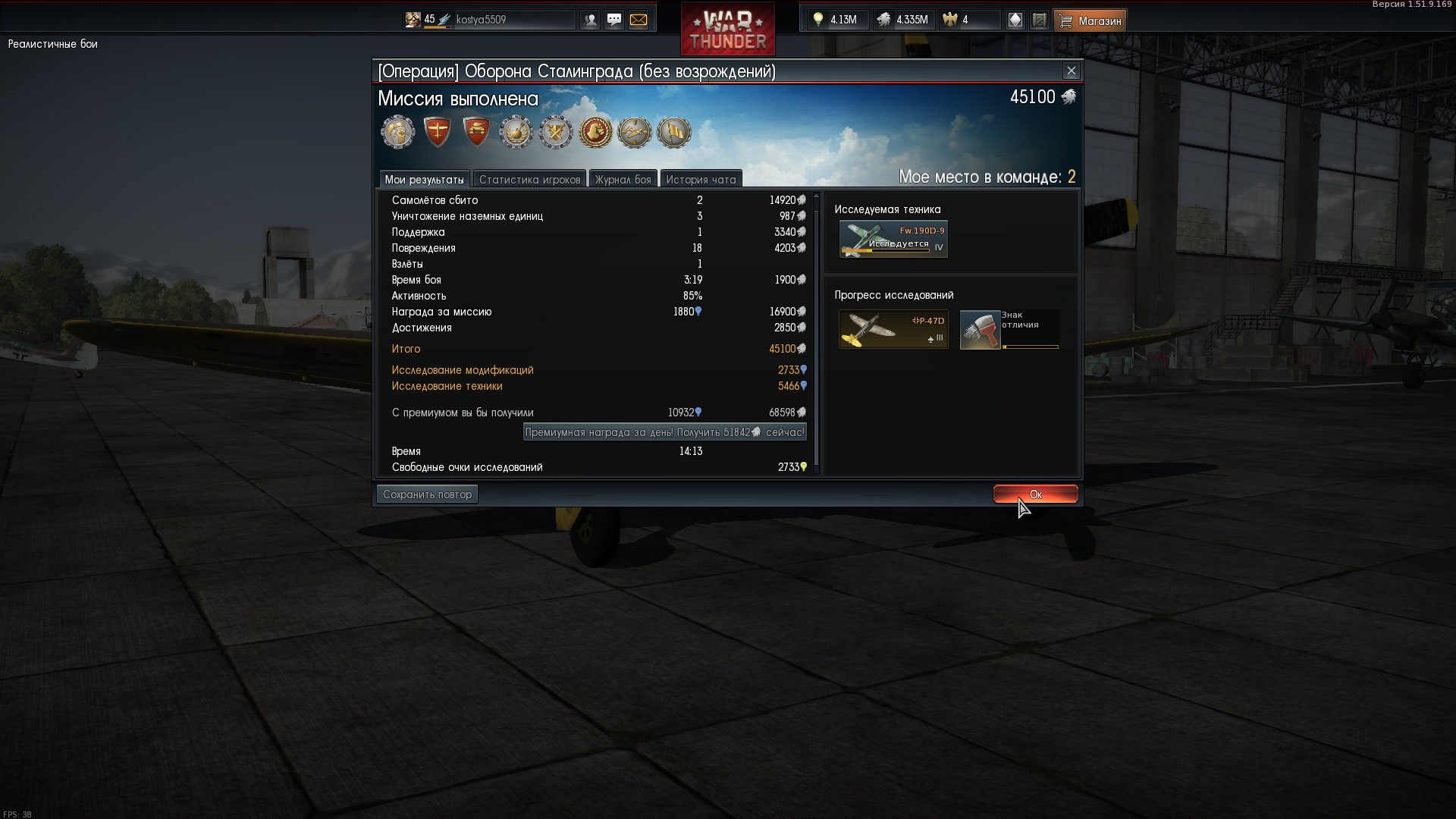Image resolution: width=1456 pixels, height=819 pixels.
Task: Show the История чата tab
Action: click(701, 180)
